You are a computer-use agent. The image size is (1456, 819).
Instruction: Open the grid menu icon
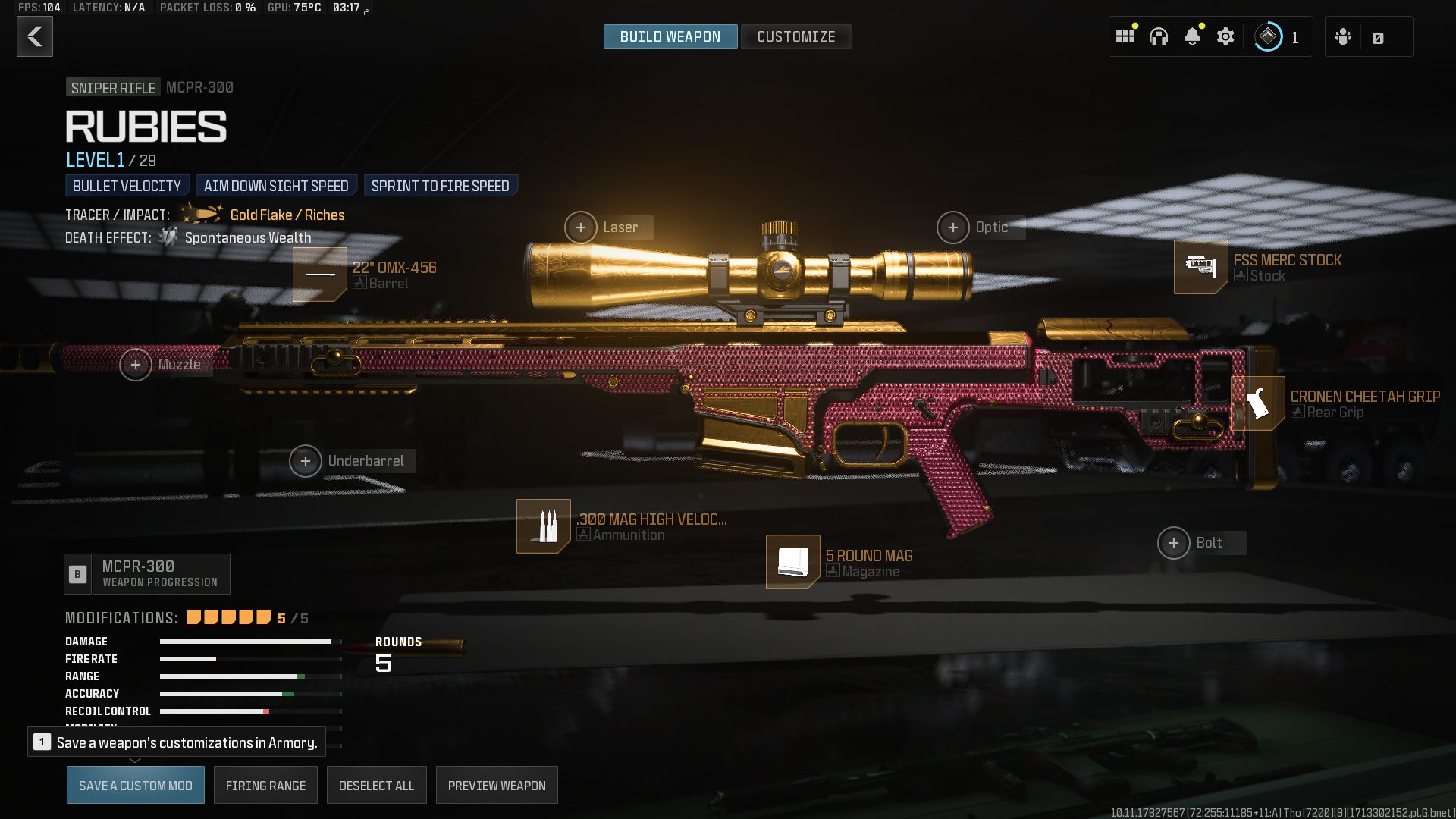pos(1125,36)
